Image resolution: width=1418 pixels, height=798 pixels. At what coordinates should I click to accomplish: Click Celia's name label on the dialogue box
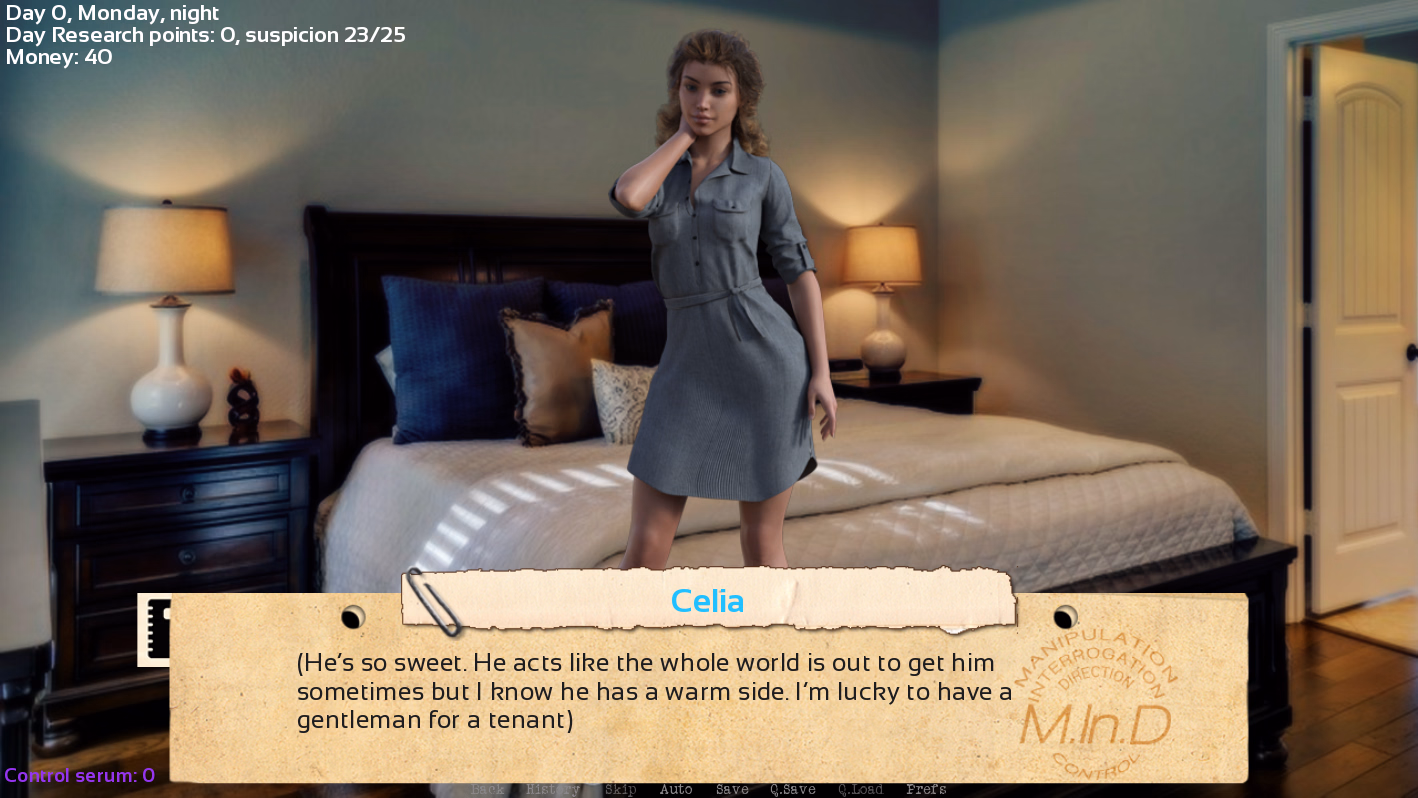pyautogui.click(x=708, y=601)
